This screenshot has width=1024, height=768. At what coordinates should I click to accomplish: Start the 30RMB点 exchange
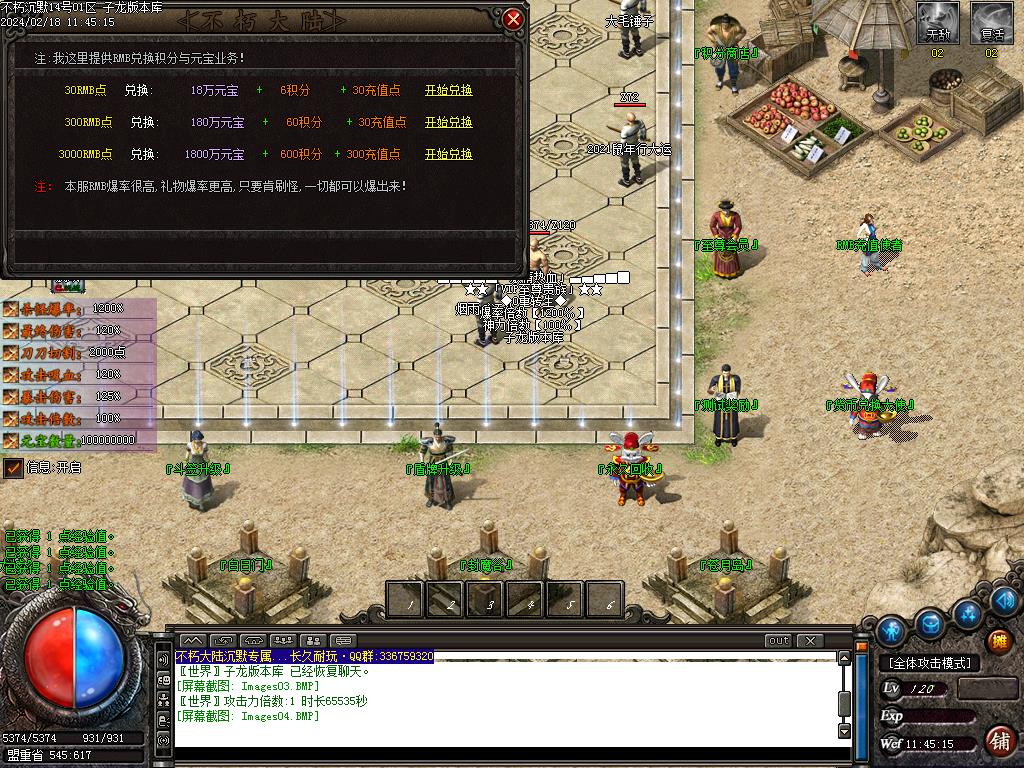point(448,90)
